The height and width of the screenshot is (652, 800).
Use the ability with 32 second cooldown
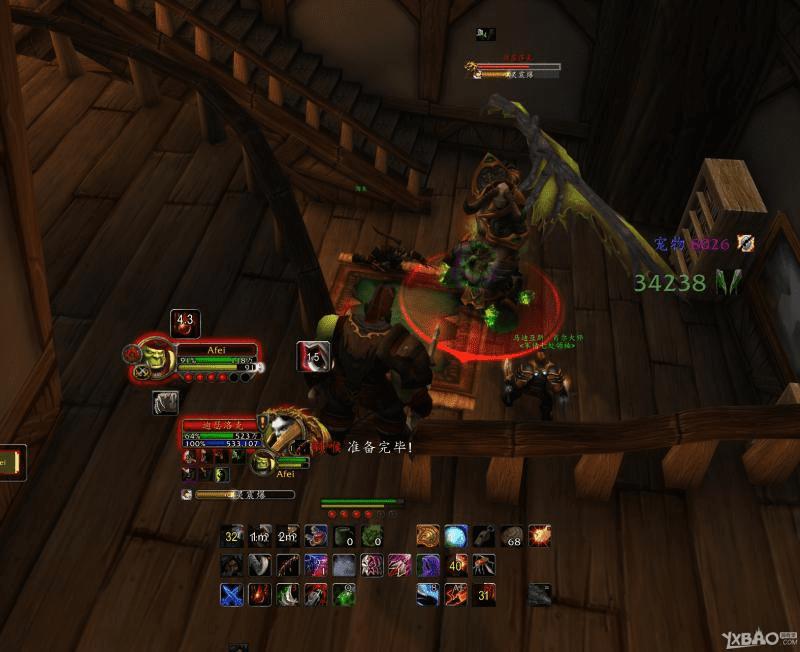click(232, 537)
